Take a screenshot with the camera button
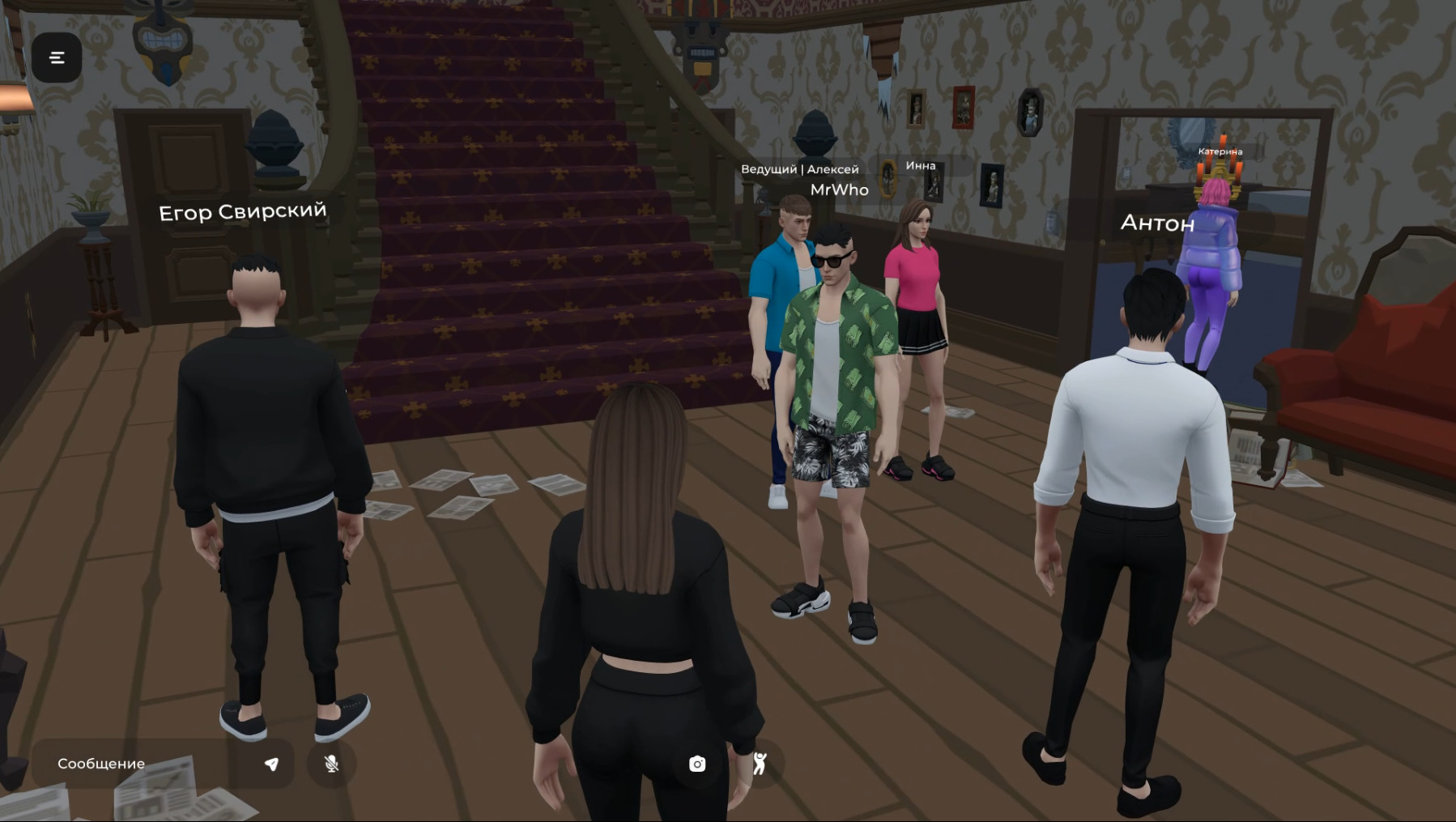The width and height of the screenshot is (1456, 822). click(697, 764)
